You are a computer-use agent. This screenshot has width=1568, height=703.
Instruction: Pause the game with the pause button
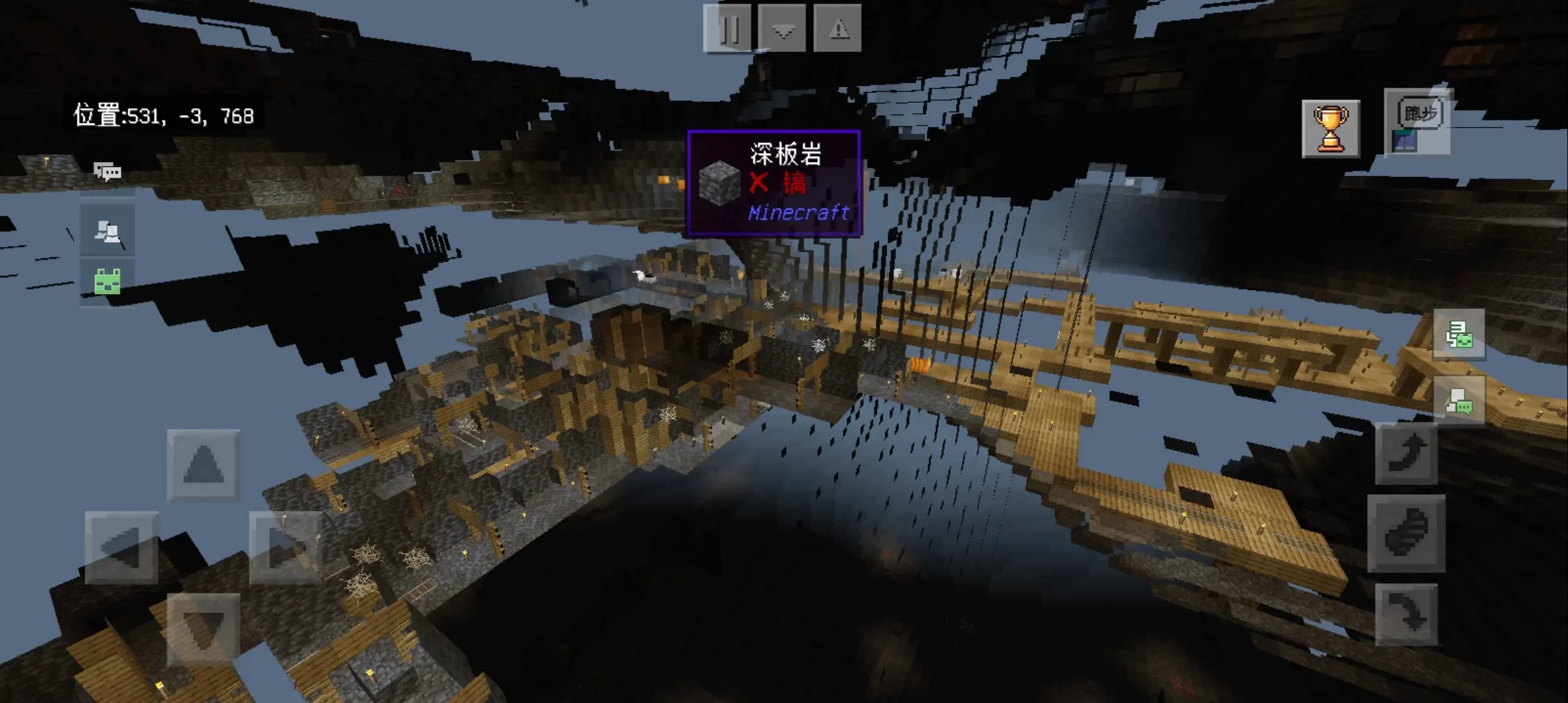coord(727,29)
